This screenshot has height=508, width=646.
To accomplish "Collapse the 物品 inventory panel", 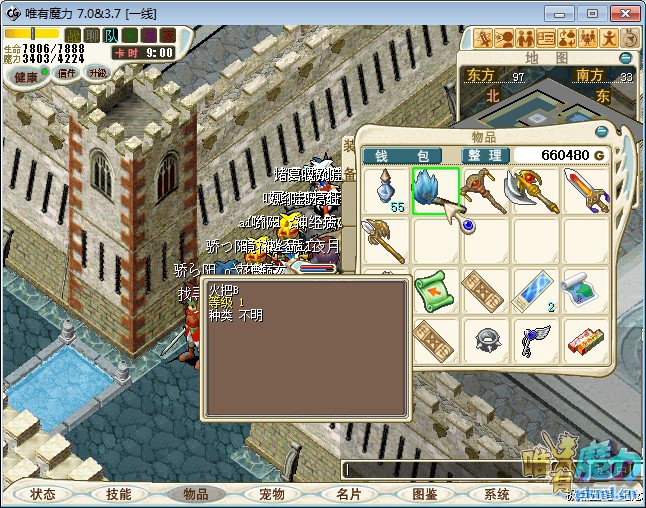I will pyautogui.click(x=602, y=131).
